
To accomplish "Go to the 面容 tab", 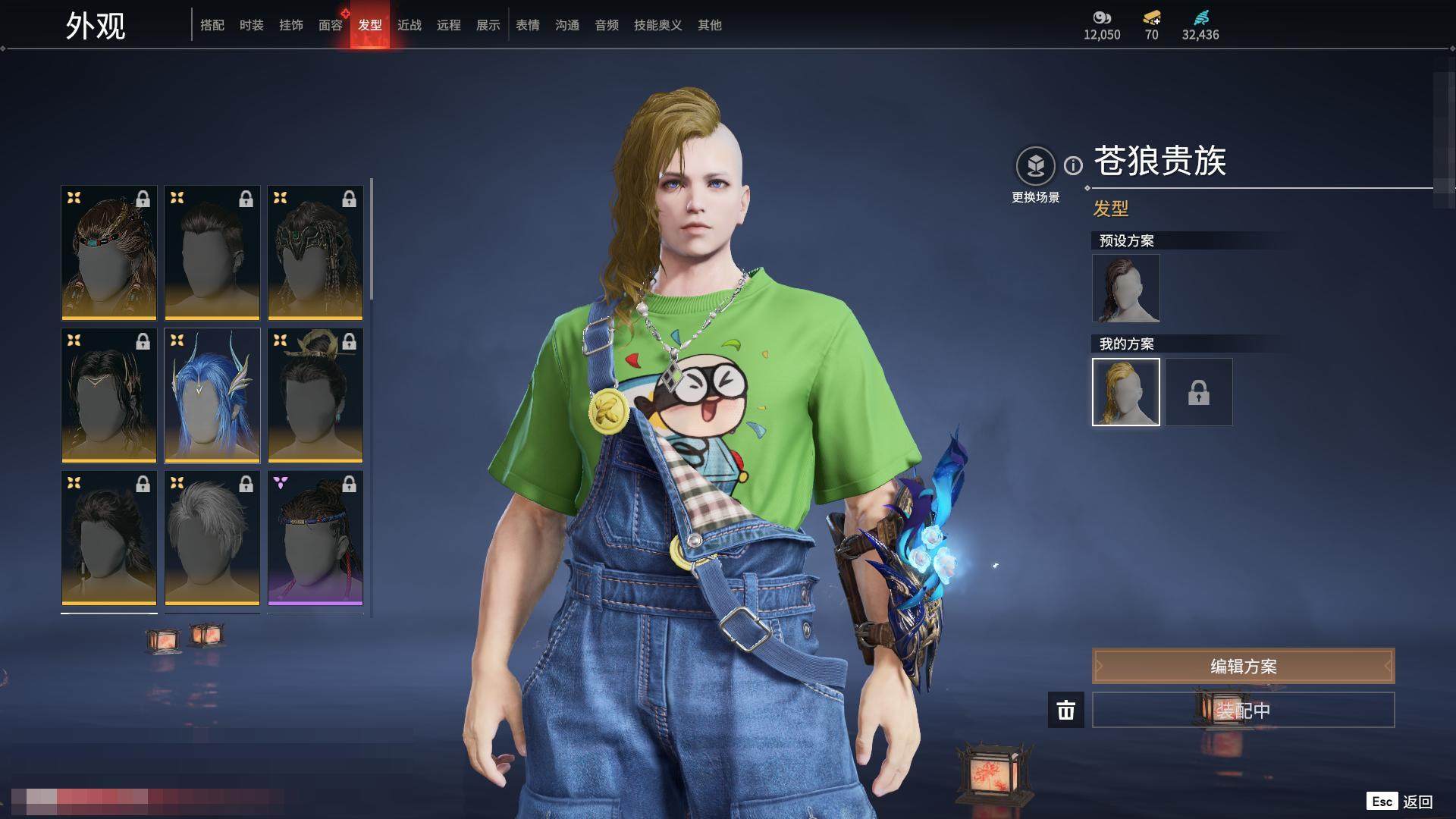I will point(331,25).
